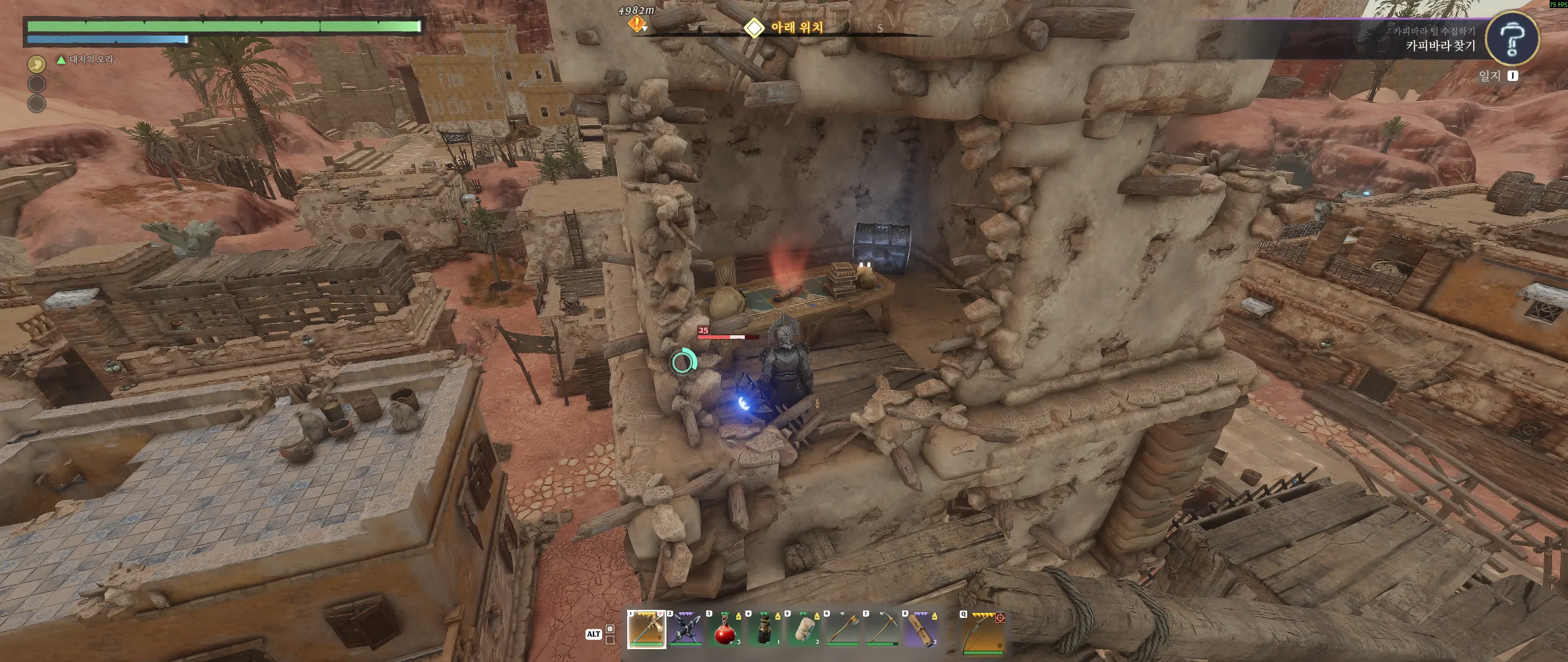Equip the crossed dark daggers slot

click(686, 630)
